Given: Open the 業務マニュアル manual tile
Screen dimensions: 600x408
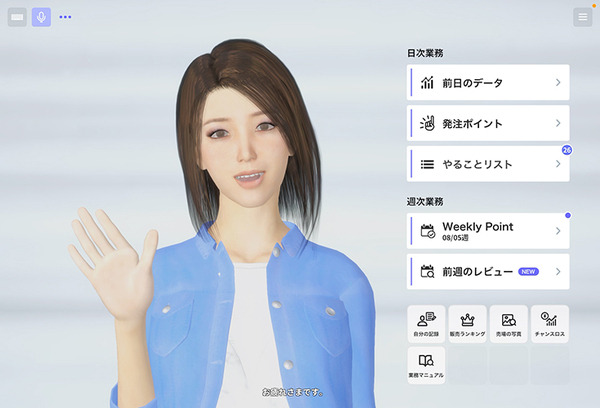Looking at the screenshot, I should [x=426, y=364].
